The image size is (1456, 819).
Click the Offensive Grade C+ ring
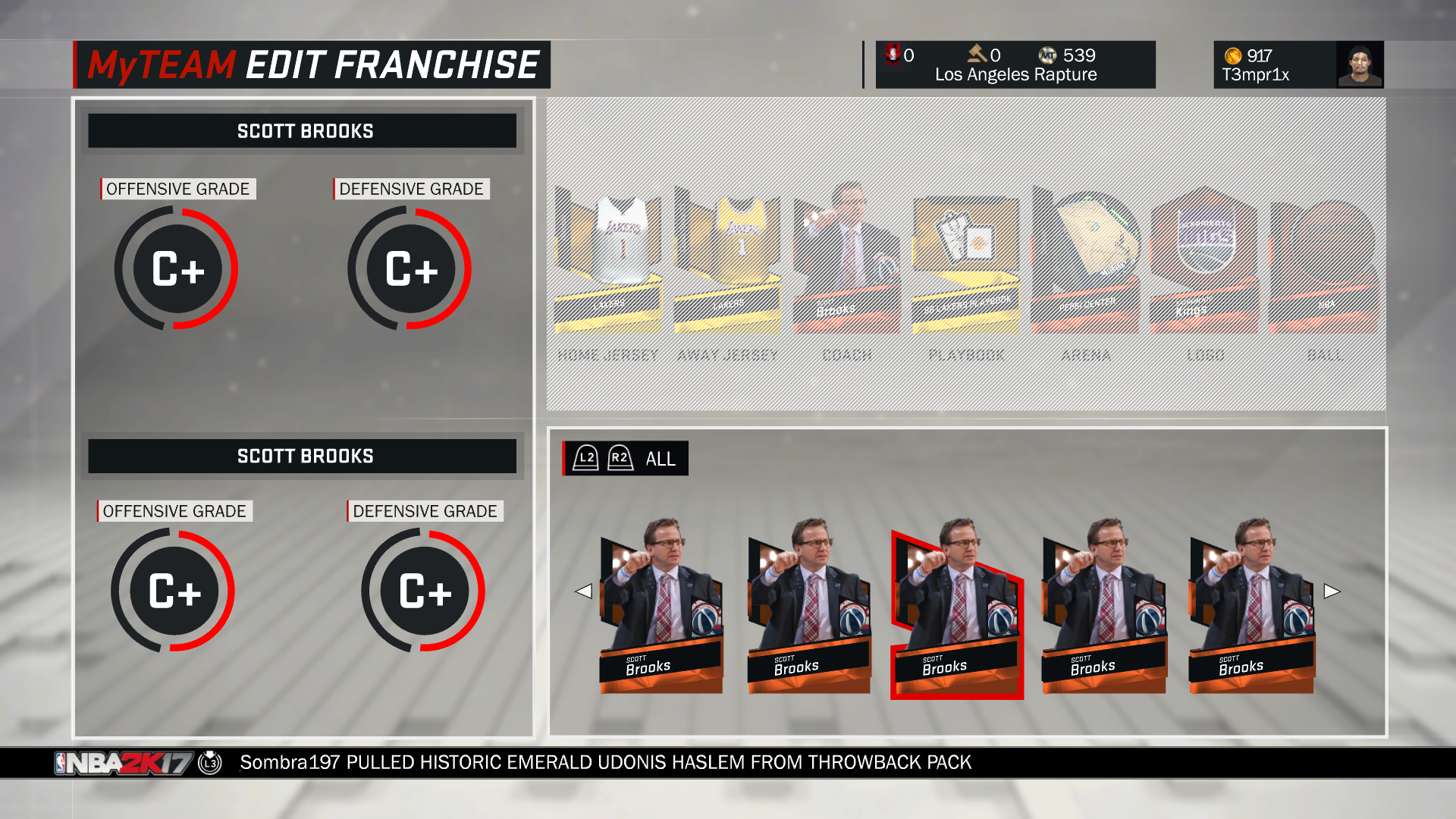tap(176, 268)
